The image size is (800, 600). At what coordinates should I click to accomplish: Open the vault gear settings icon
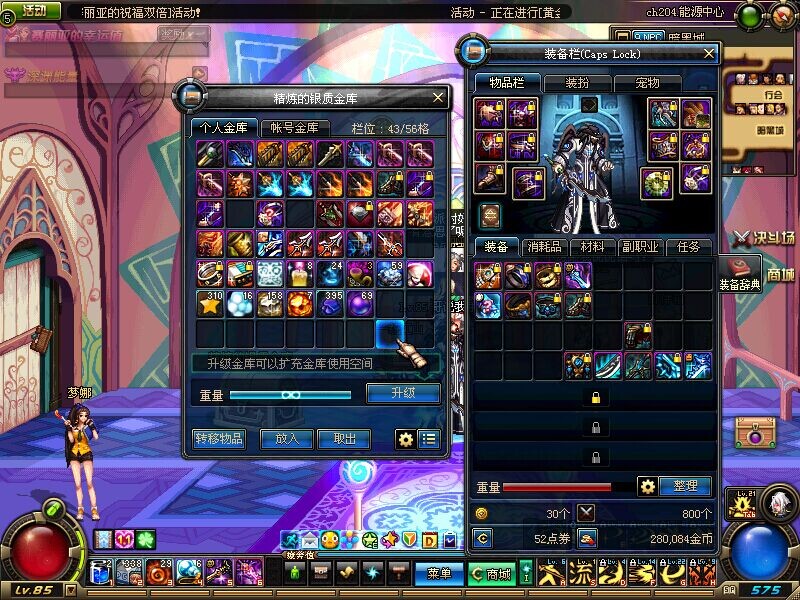[x=405, y=438]
